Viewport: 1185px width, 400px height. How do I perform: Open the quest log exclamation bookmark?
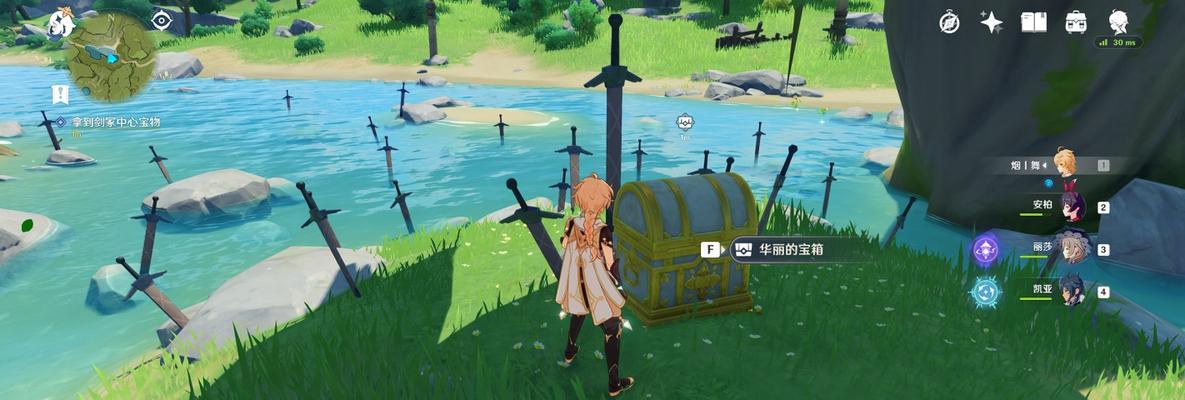(x=60, y=94)
